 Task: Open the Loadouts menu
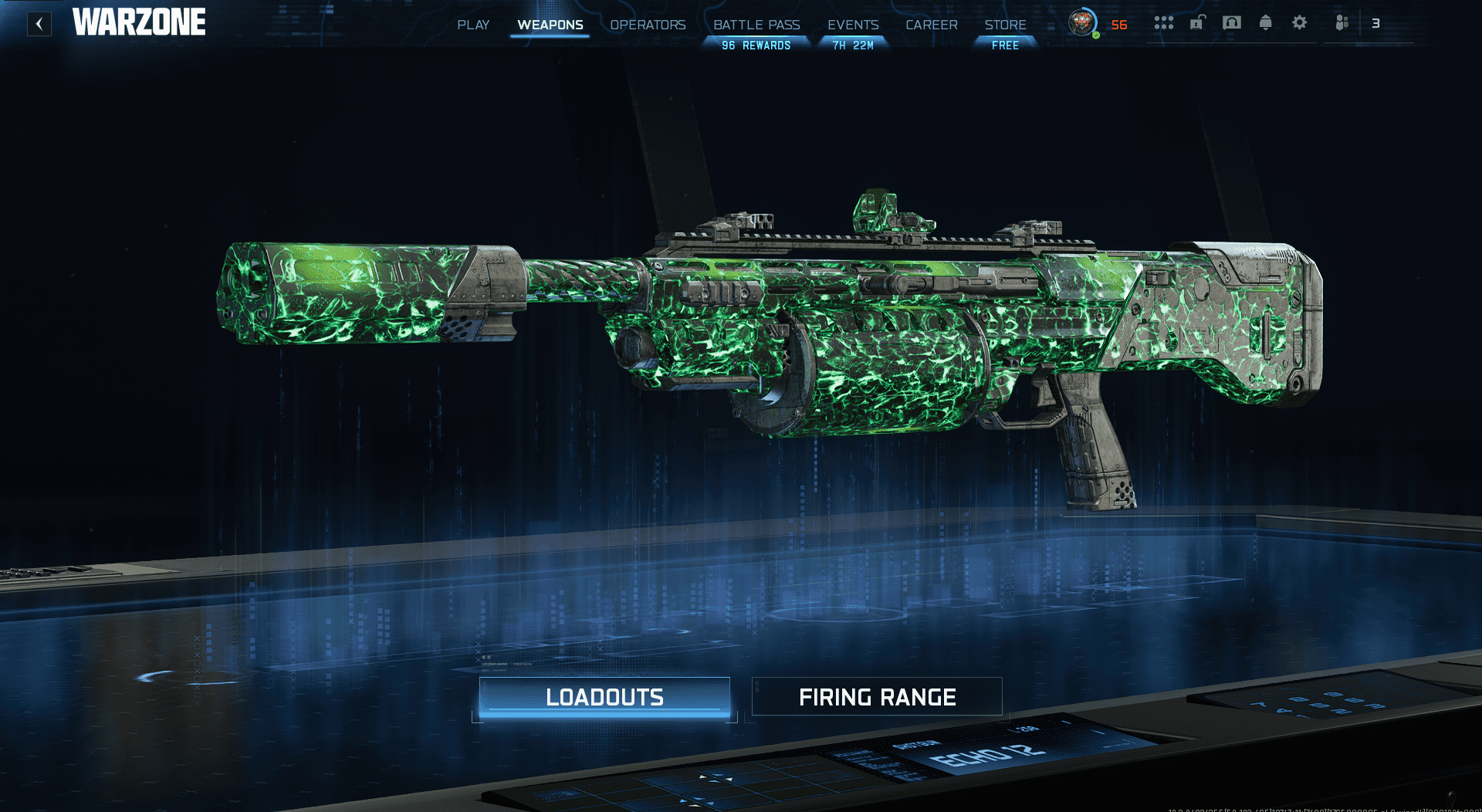pos(604,697)
